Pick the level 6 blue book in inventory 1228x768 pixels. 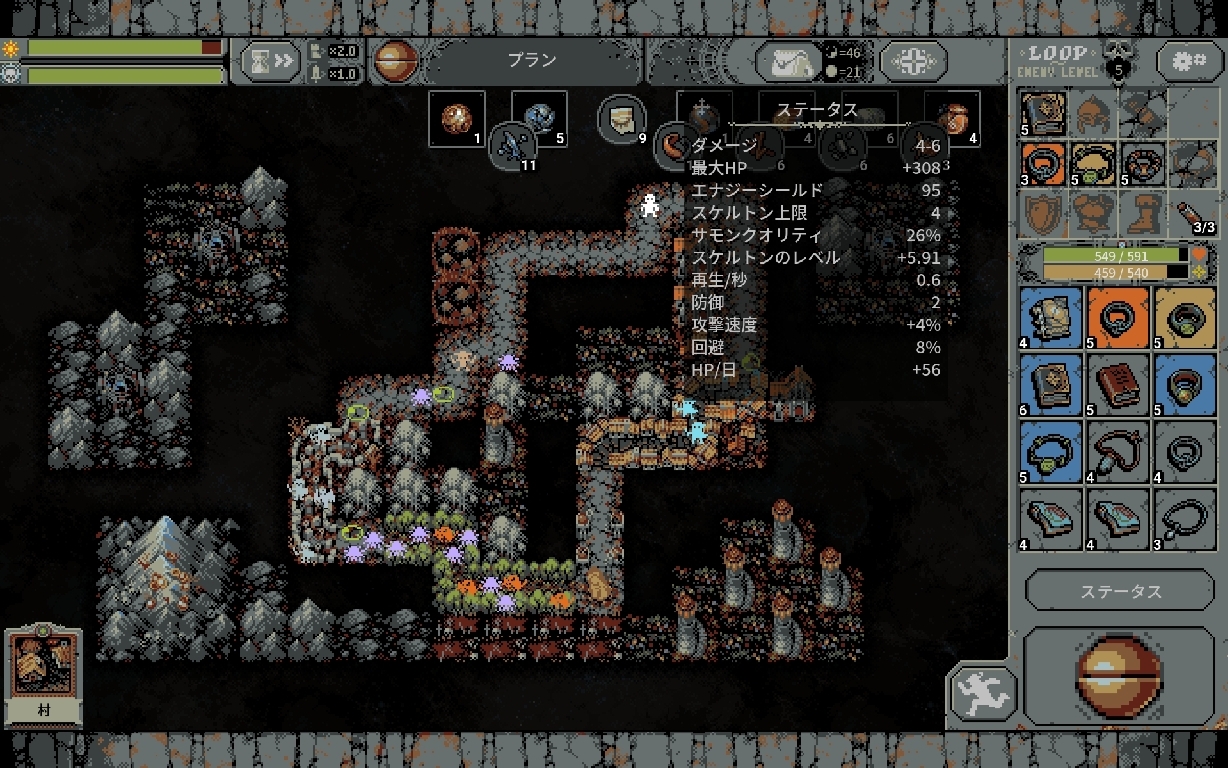(x=1051, y=384)
